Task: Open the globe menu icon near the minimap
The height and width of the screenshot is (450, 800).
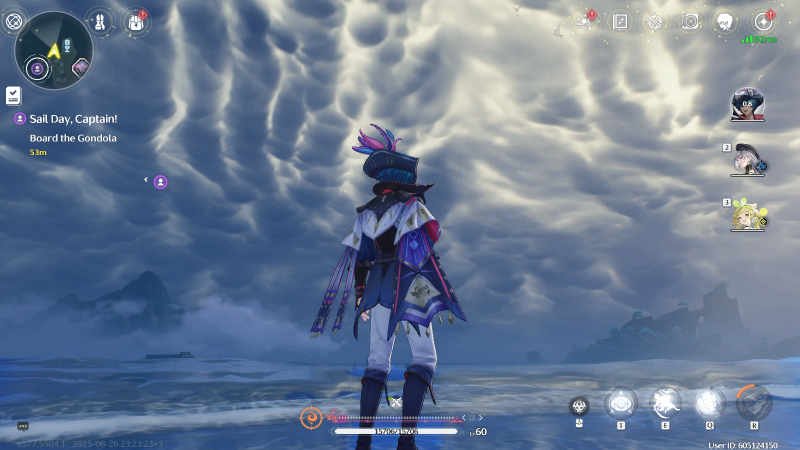Action: tap(14, 21)
